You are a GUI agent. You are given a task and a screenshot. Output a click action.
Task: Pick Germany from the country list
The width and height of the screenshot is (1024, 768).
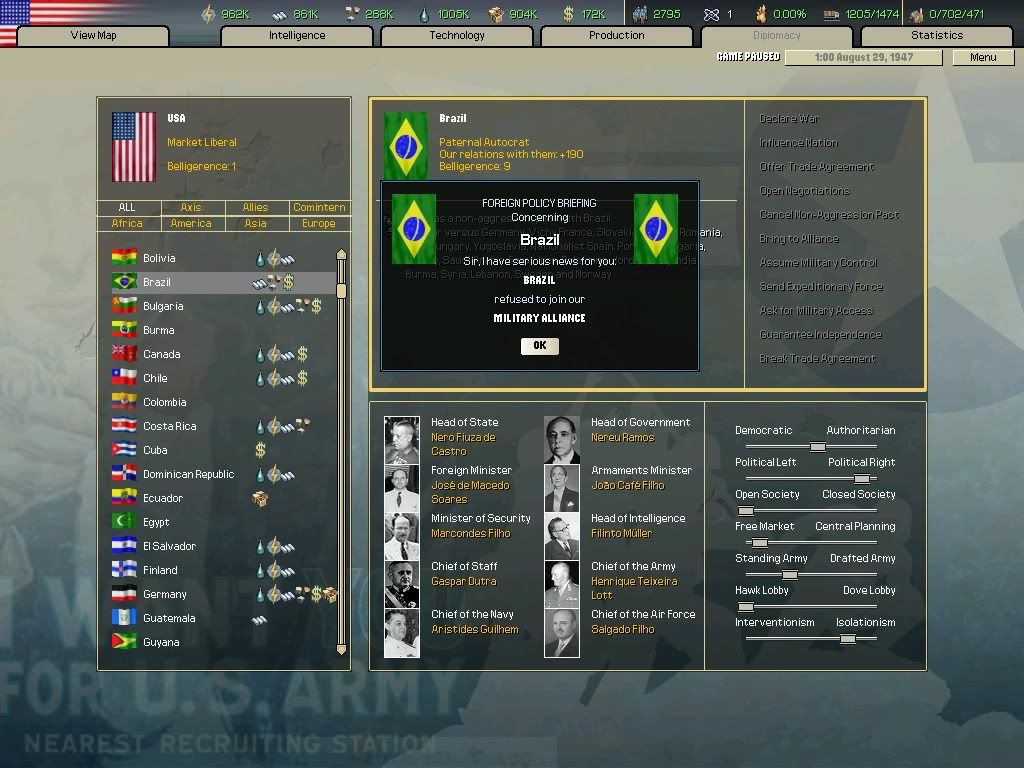click(165, 594)
